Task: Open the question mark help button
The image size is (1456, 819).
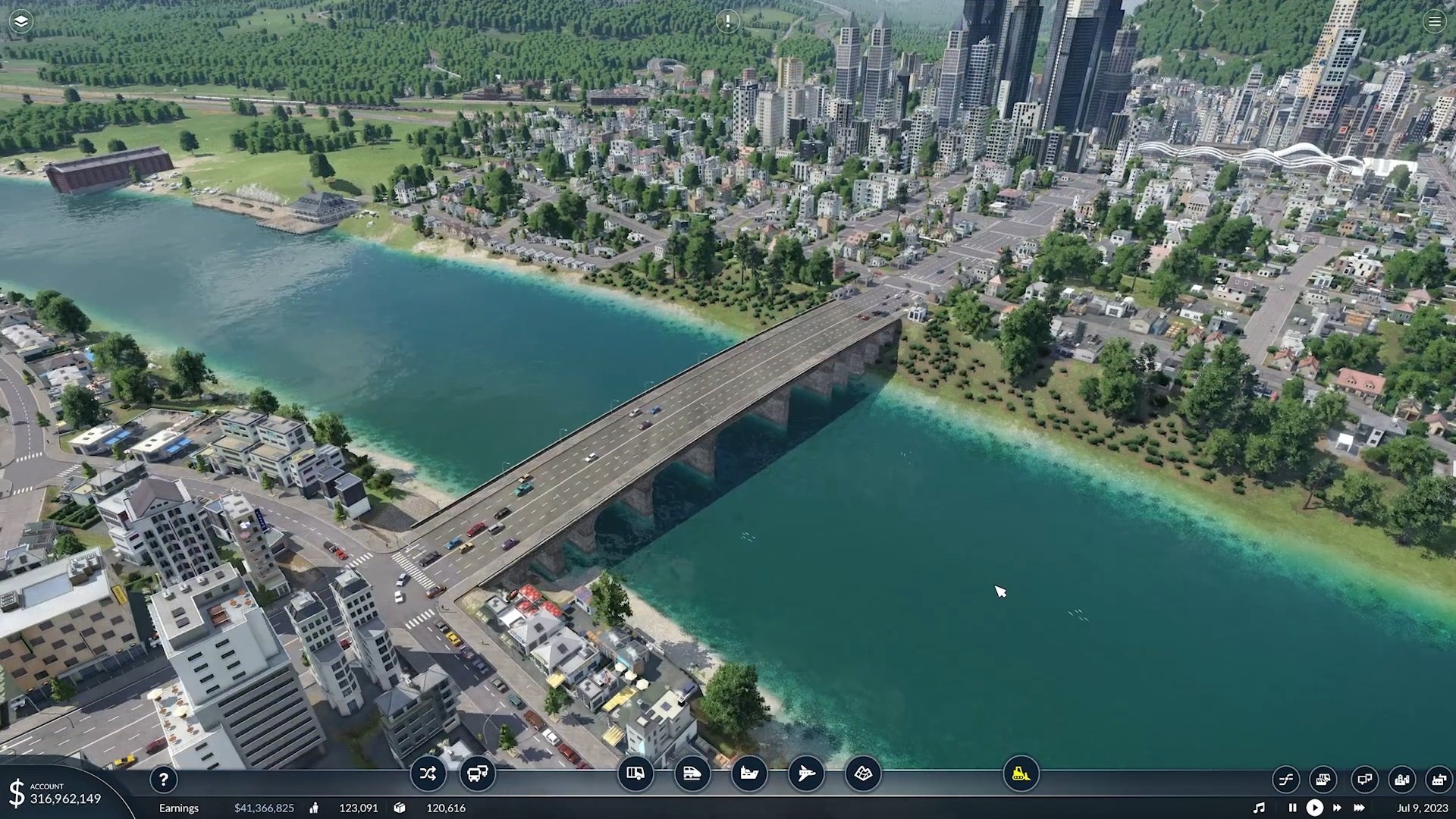Action: 163,779
